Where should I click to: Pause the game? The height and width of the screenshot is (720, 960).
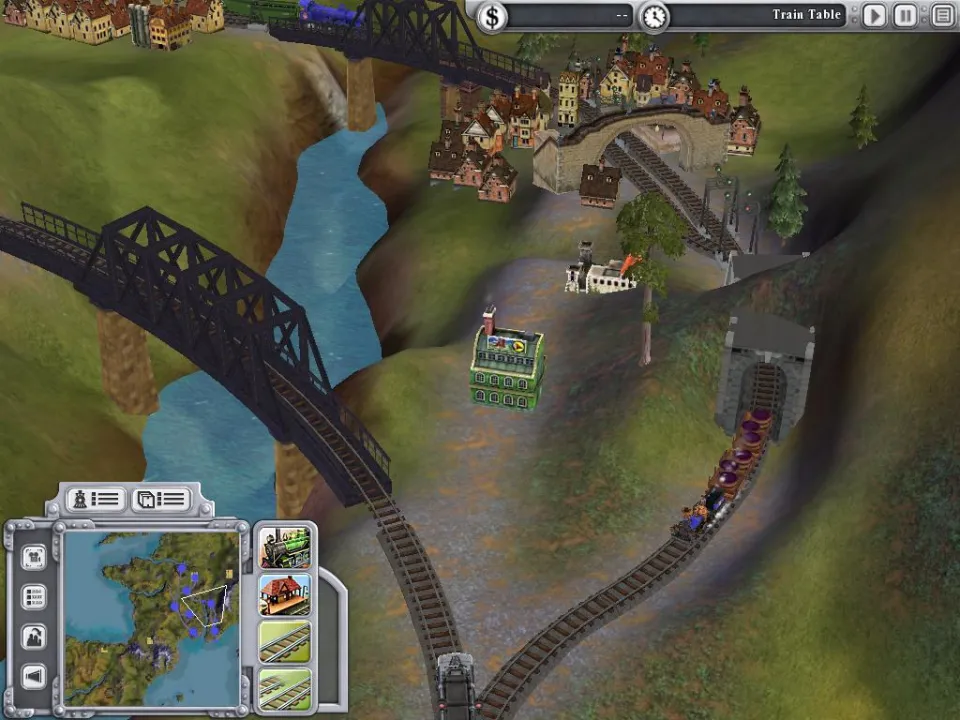coord(905,16)
